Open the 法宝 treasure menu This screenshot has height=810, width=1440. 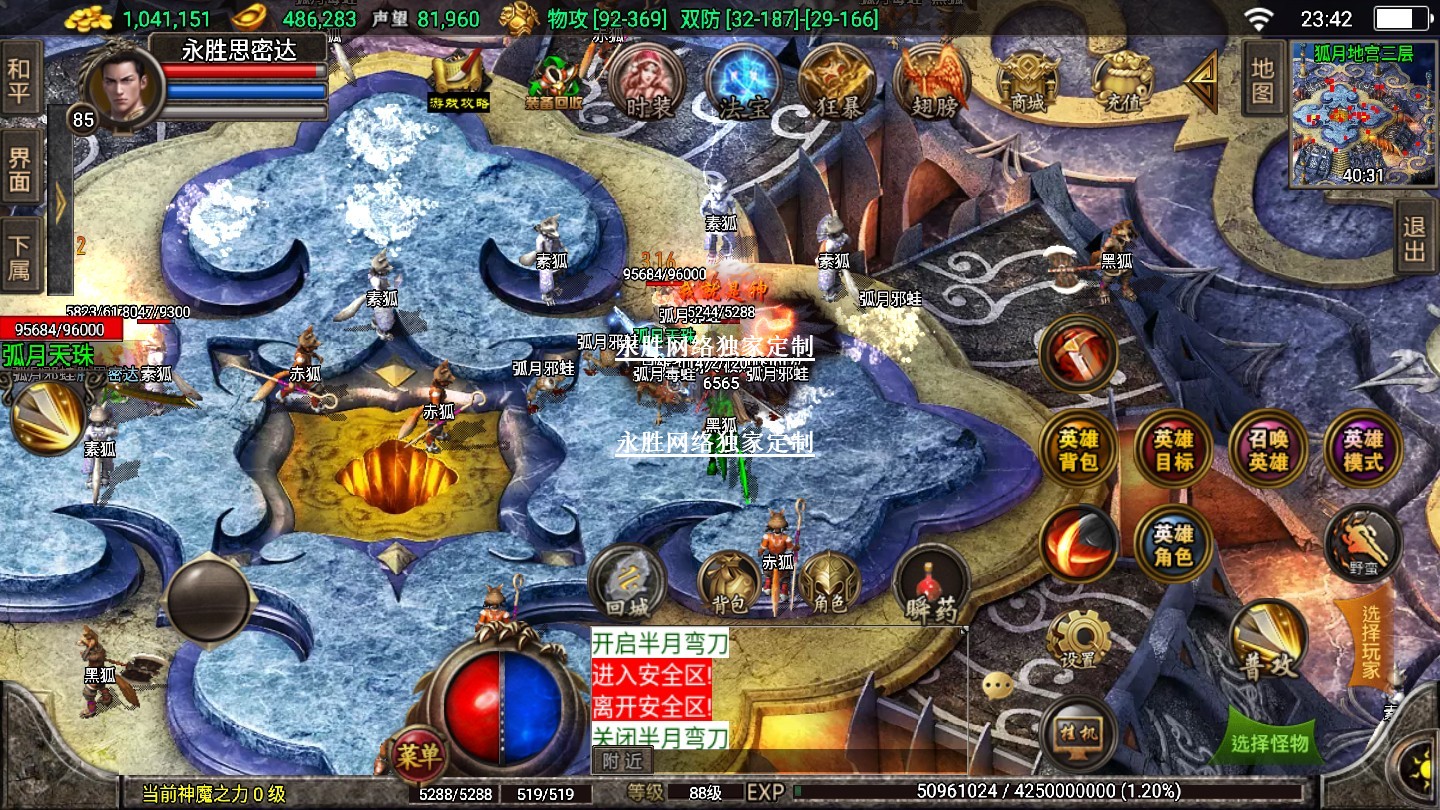pyautogui.click(x=743, y=82)
